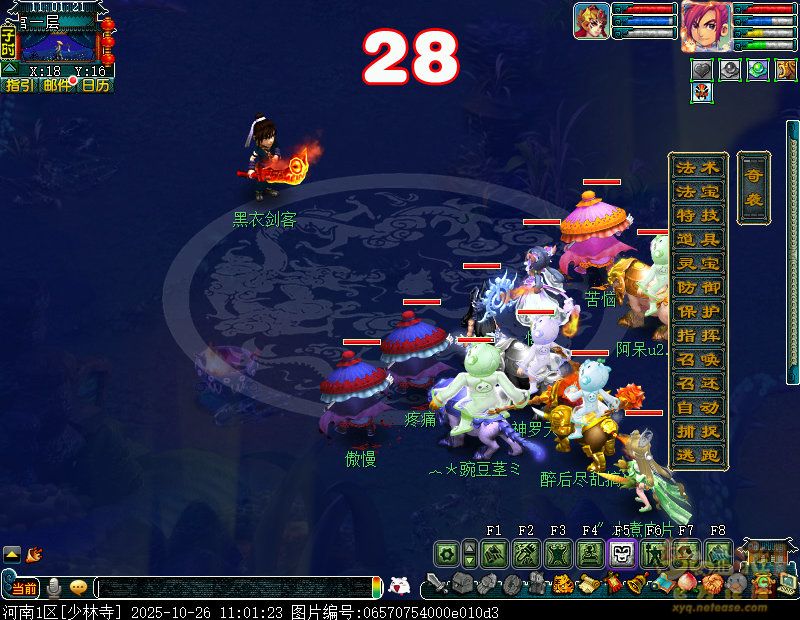800x620 pixels.
Task: Open 道具 items in battle menu
Action: [x=697, y=239]
